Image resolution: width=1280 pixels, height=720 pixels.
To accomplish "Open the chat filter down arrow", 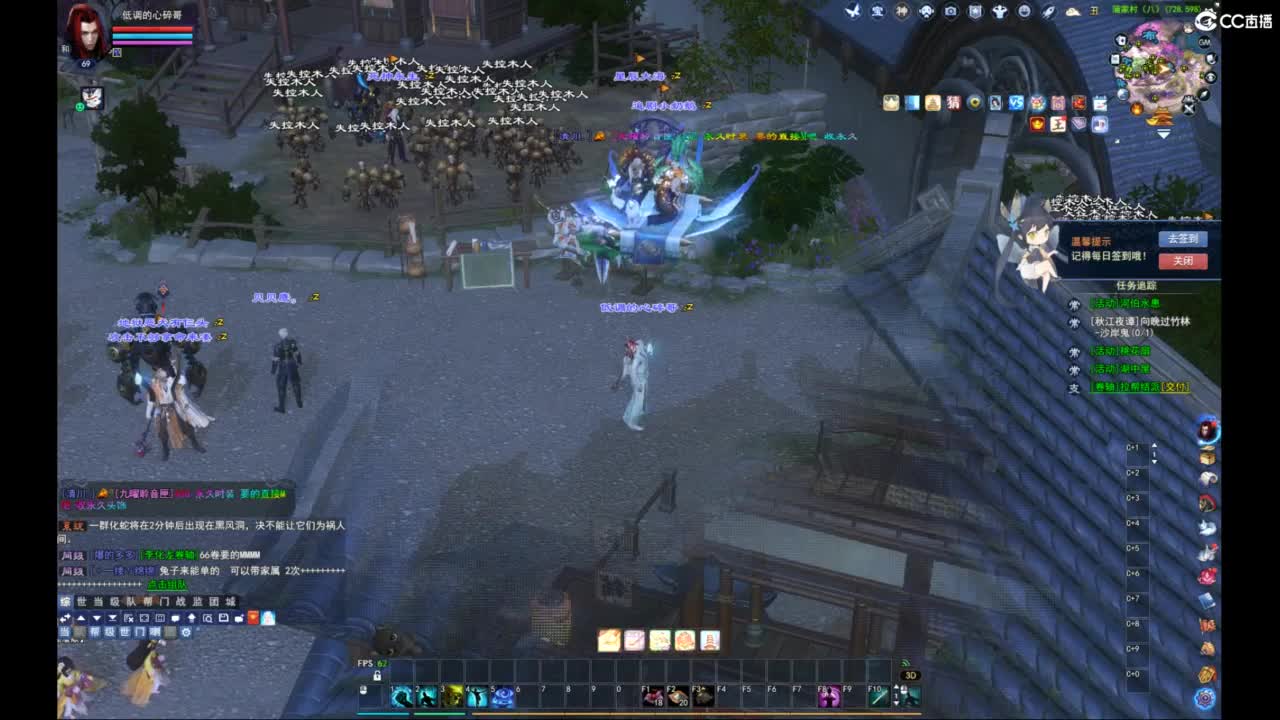I will click(x=96, y=617).
